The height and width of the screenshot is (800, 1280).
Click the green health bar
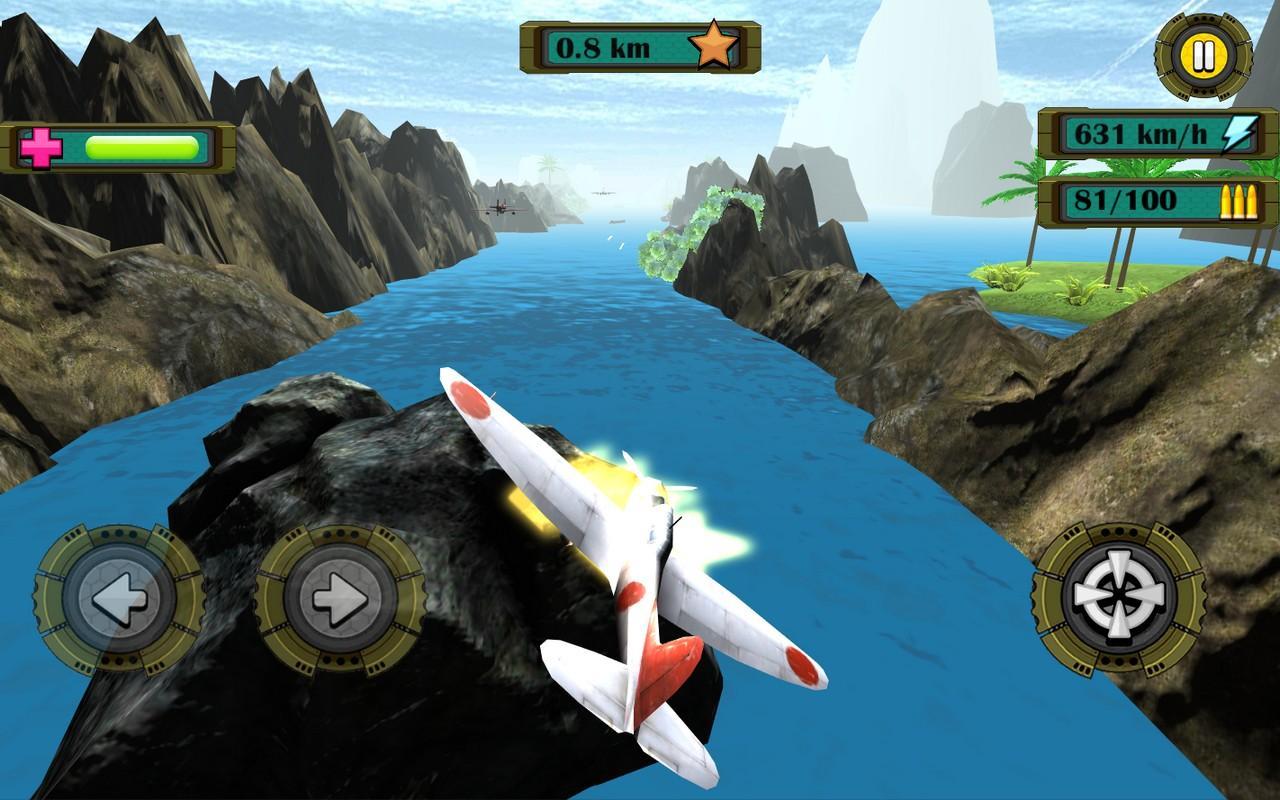point(140,146)
